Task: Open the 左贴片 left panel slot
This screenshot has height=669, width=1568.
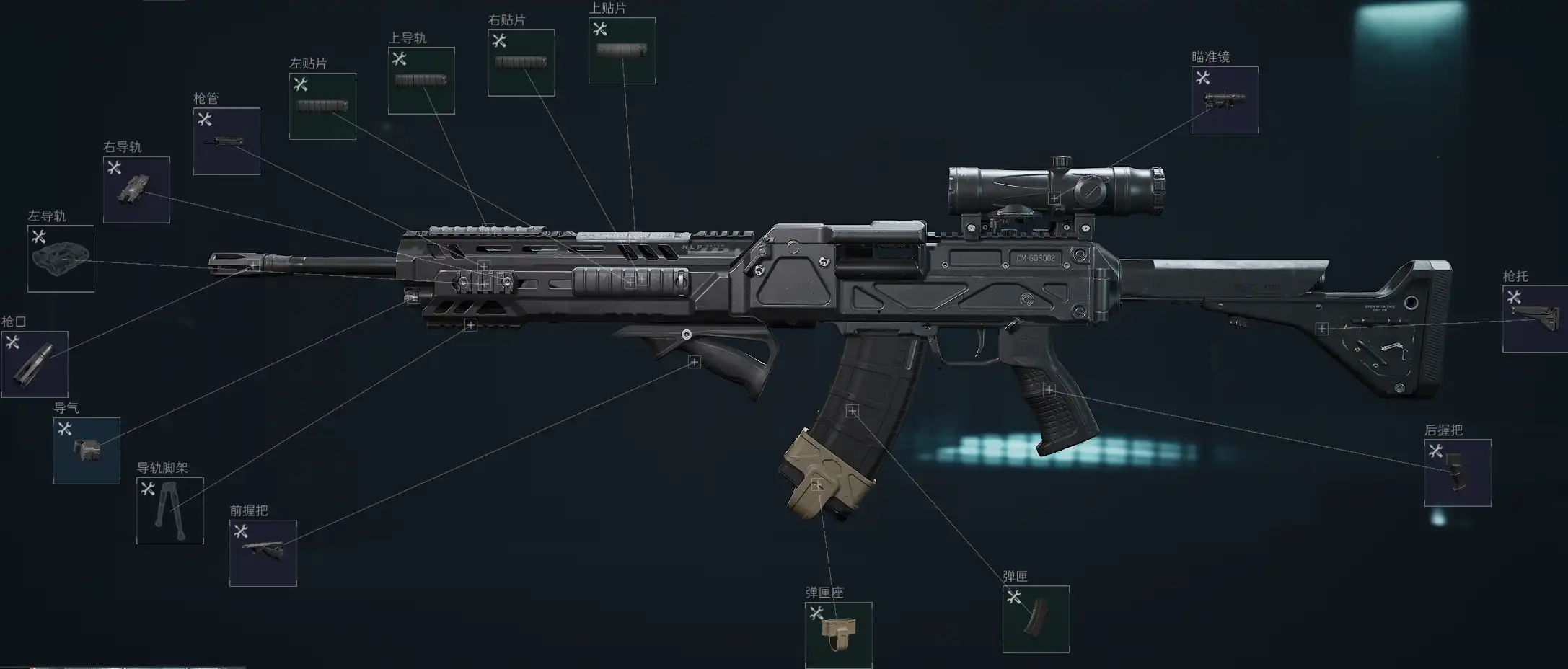Action: [322, 106]
